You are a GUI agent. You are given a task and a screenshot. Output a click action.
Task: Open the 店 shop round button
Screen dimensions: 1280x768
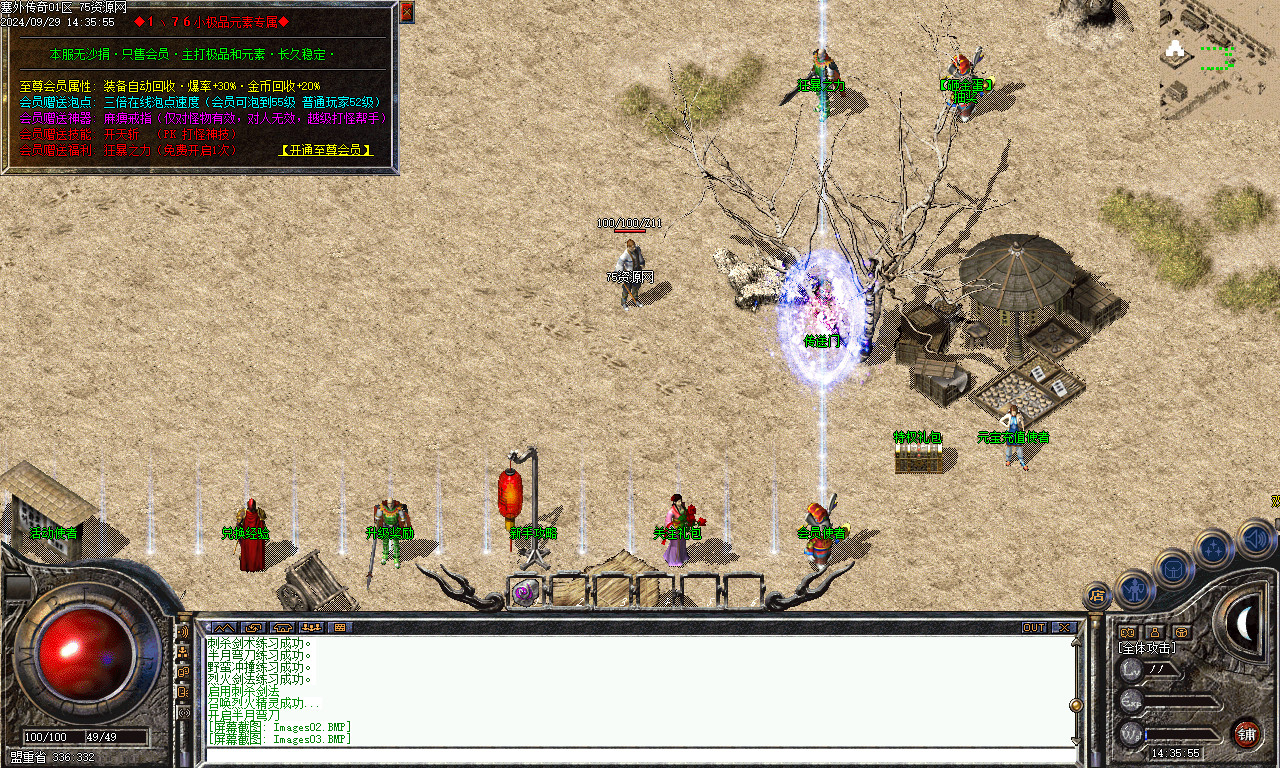1098,596
